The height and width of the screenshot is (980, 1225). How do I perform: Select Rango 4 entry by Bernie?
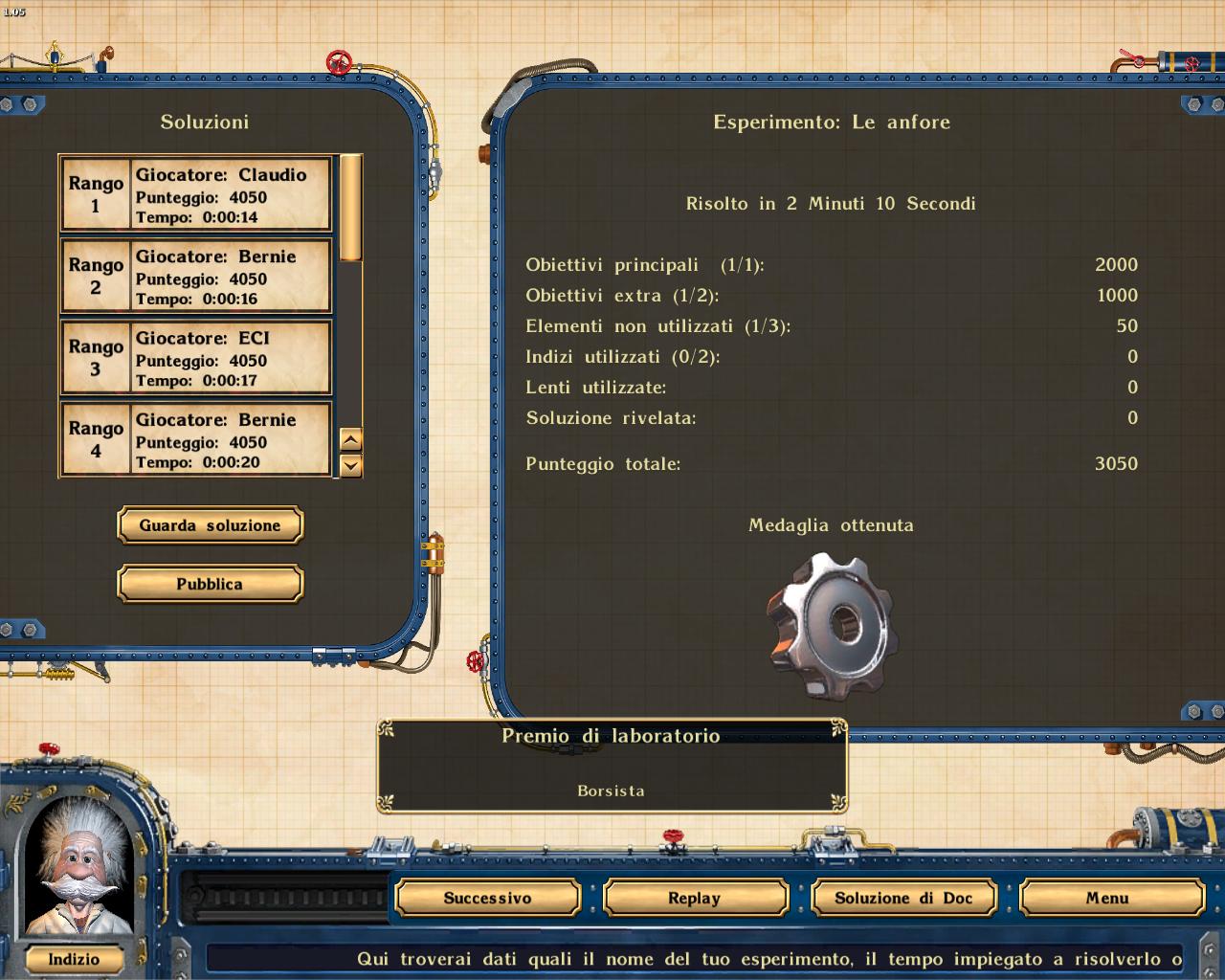click(196, 439)
